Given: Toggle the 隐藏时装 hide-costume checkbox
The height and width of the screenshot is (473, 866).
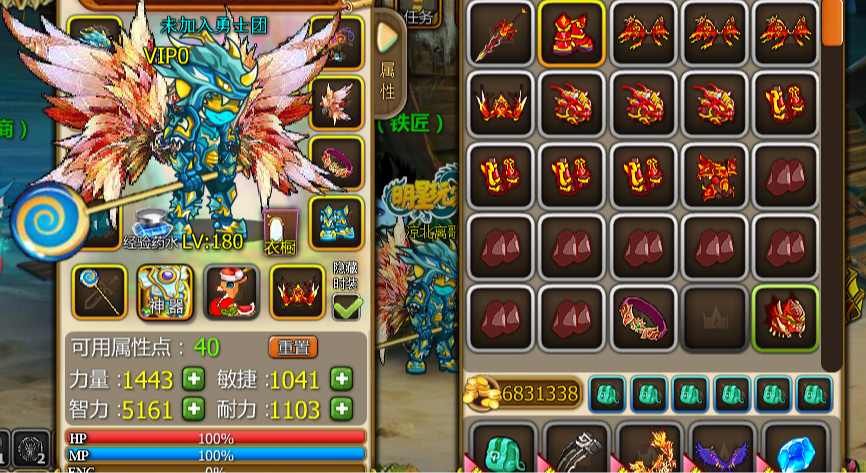Looking at the screenshot, I should tap(347, 305).
